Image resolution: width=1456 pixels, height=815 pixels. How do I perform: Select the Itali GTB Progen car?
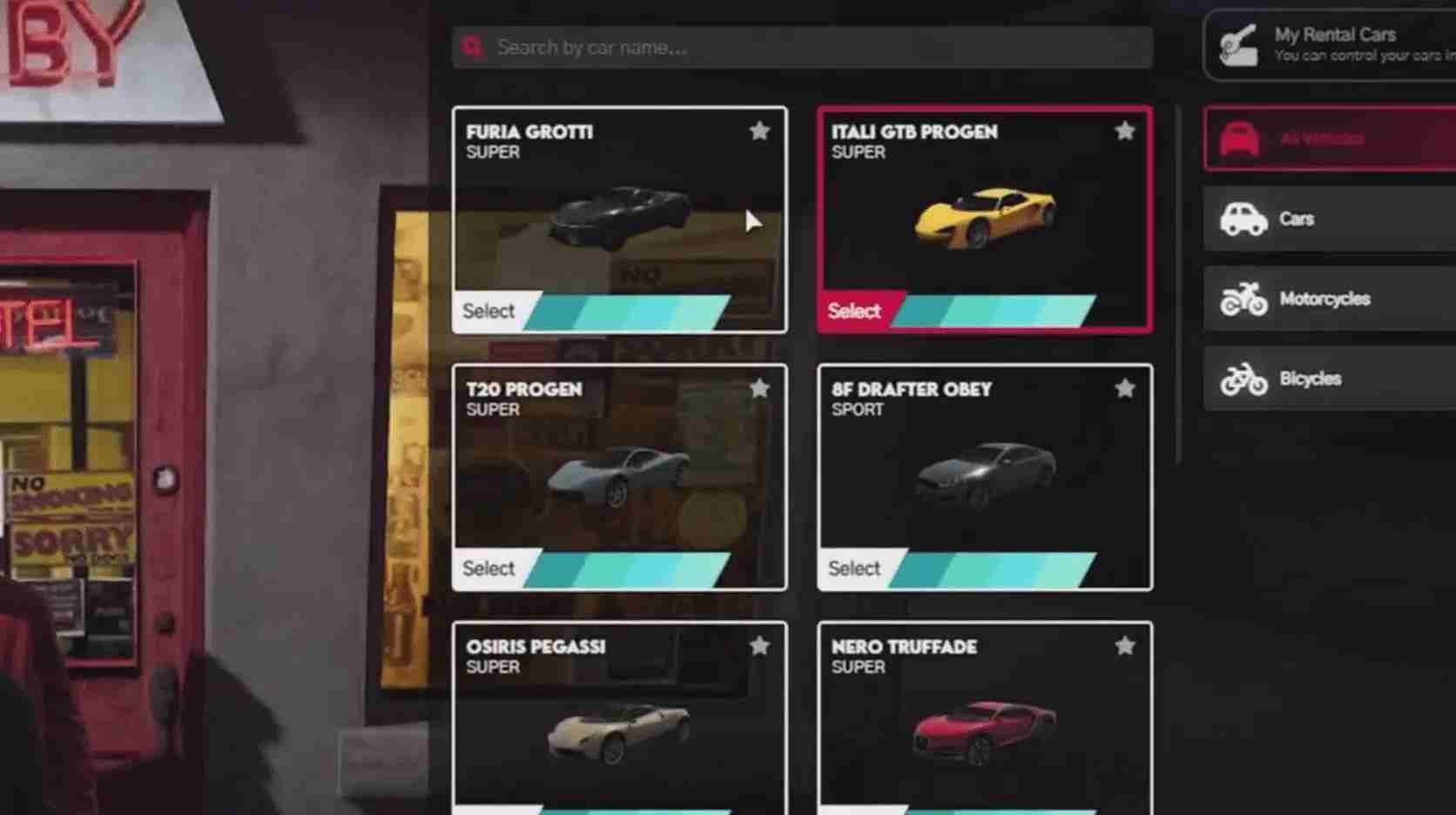(854, 311)
